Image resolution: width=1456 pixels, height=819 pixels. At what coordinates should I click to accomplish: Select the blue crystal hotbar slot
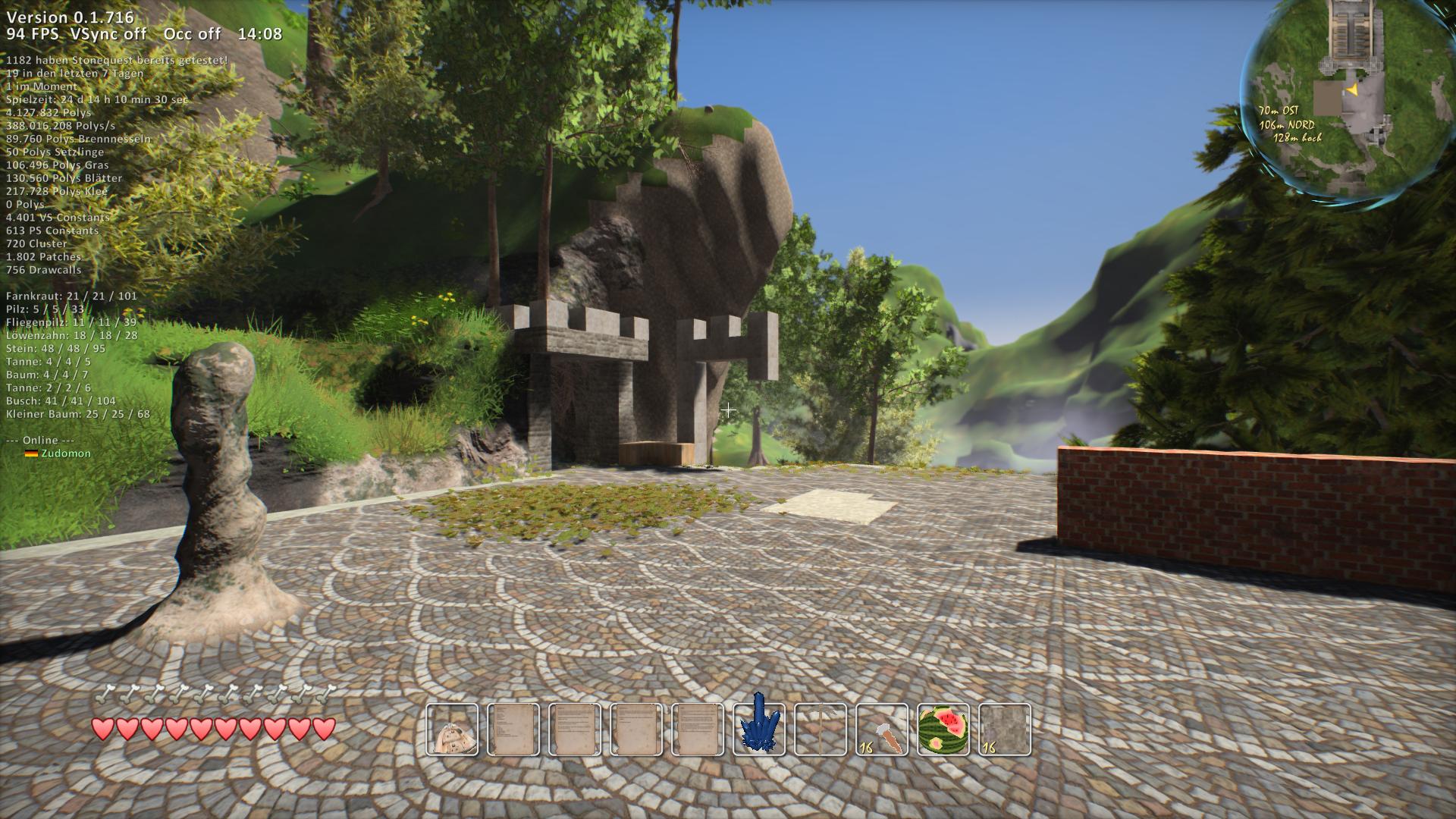click(759, 729)
